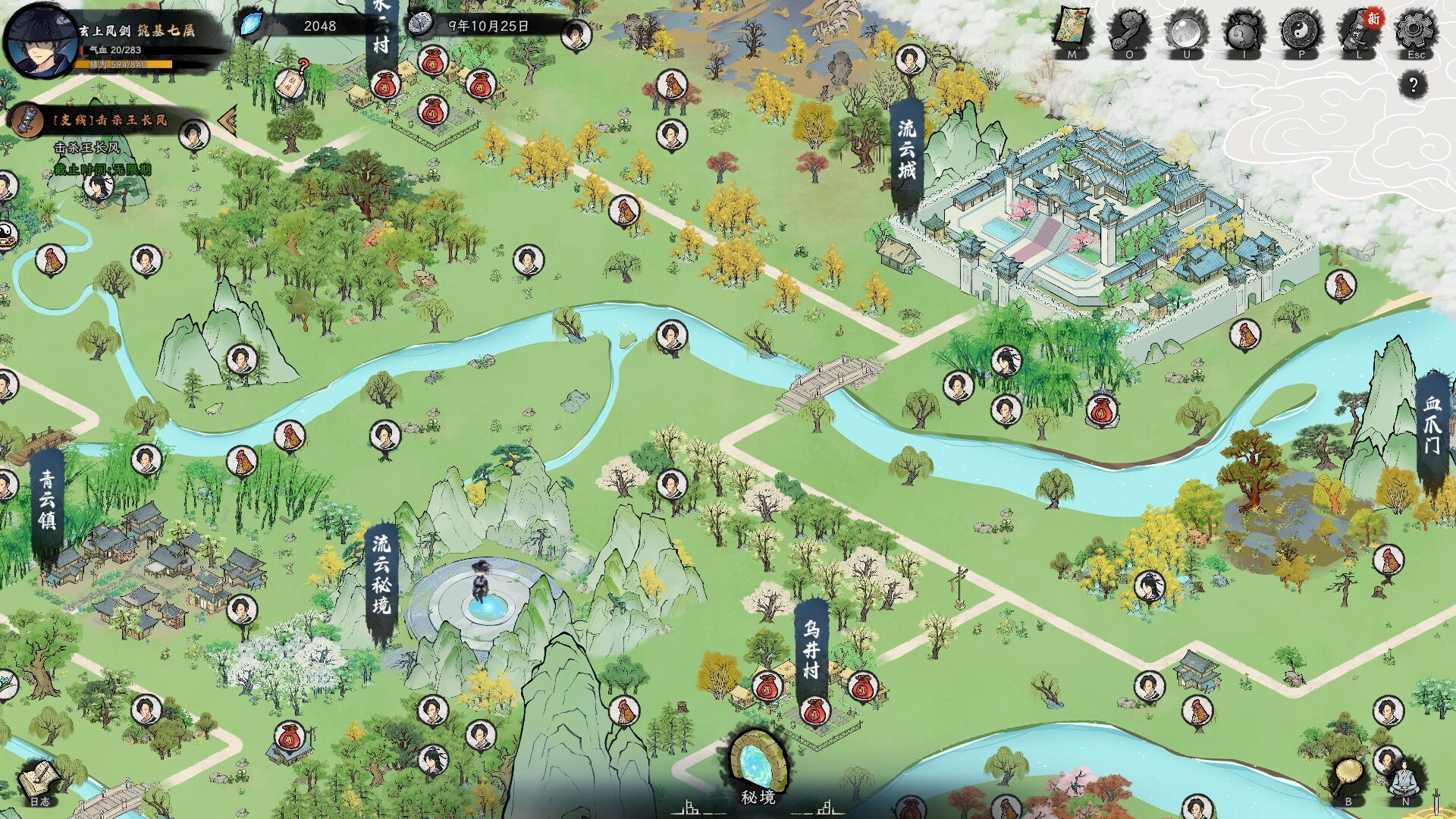Select the 乌芥村 village label
This screenshot has width=1456, height=819.
coord(811,651)
